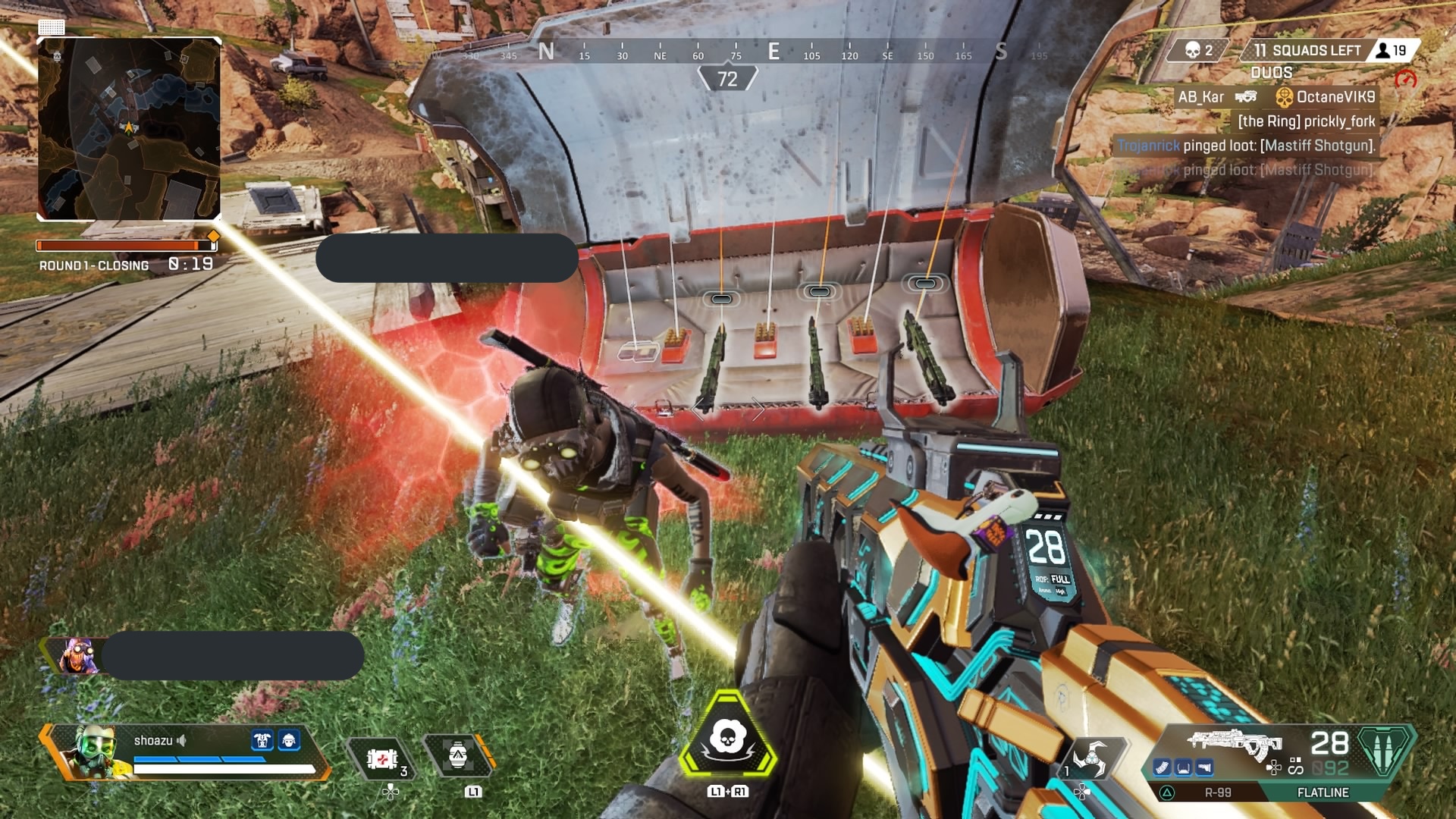
Task: Click the heavy ammo type icon
Action: (1384, 751)
